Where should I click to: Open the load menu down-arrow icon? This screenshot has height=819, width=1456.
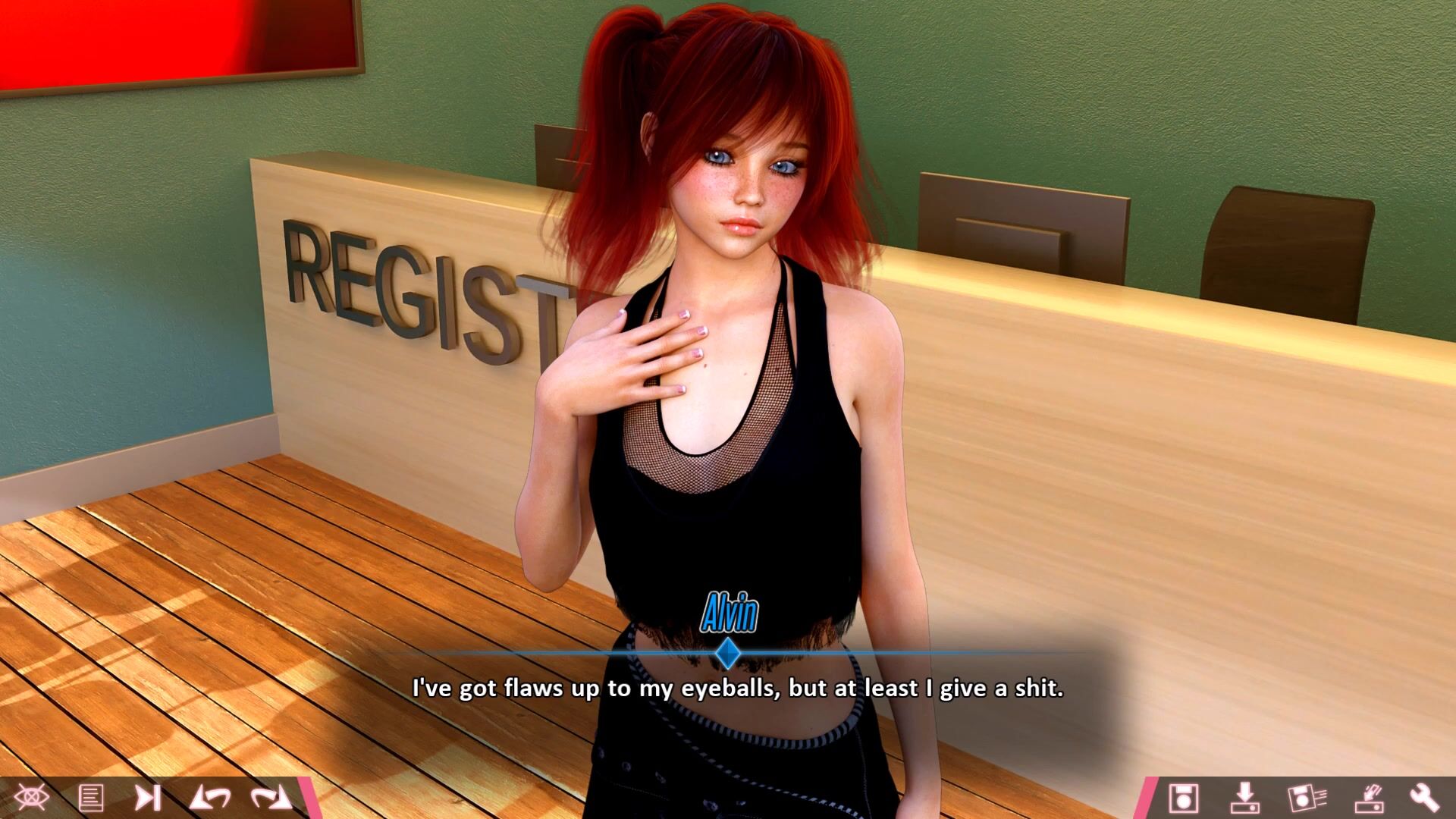(x=1244, y=798)
